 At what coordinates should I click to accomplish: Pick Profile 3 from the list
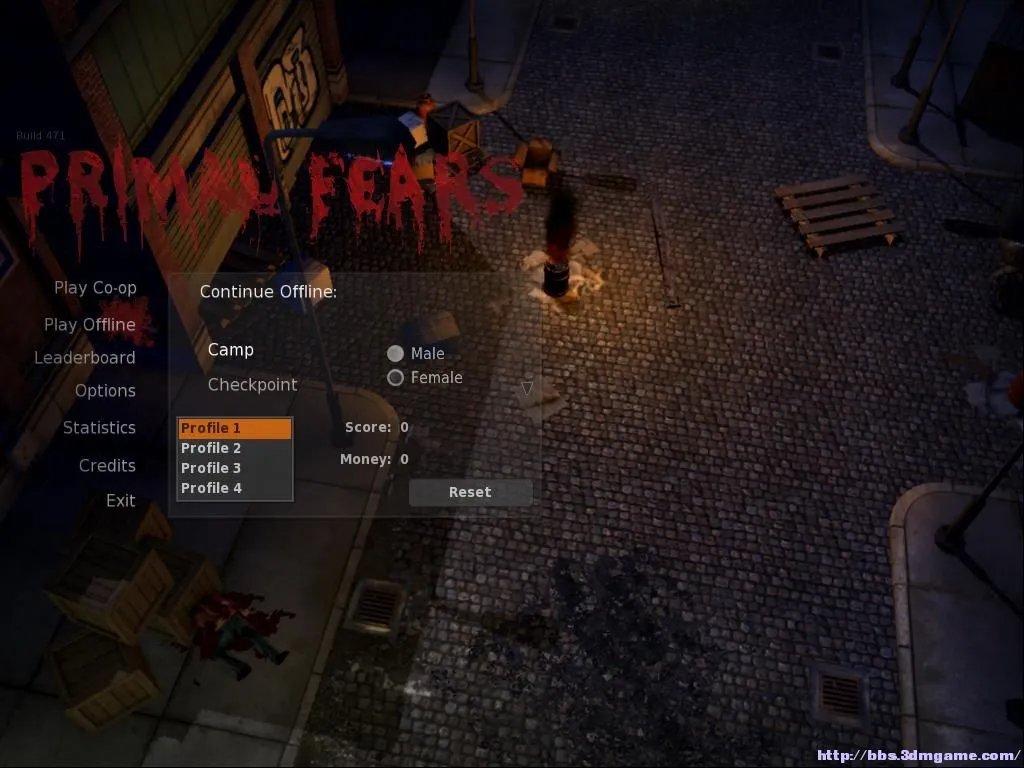(235, 468)
